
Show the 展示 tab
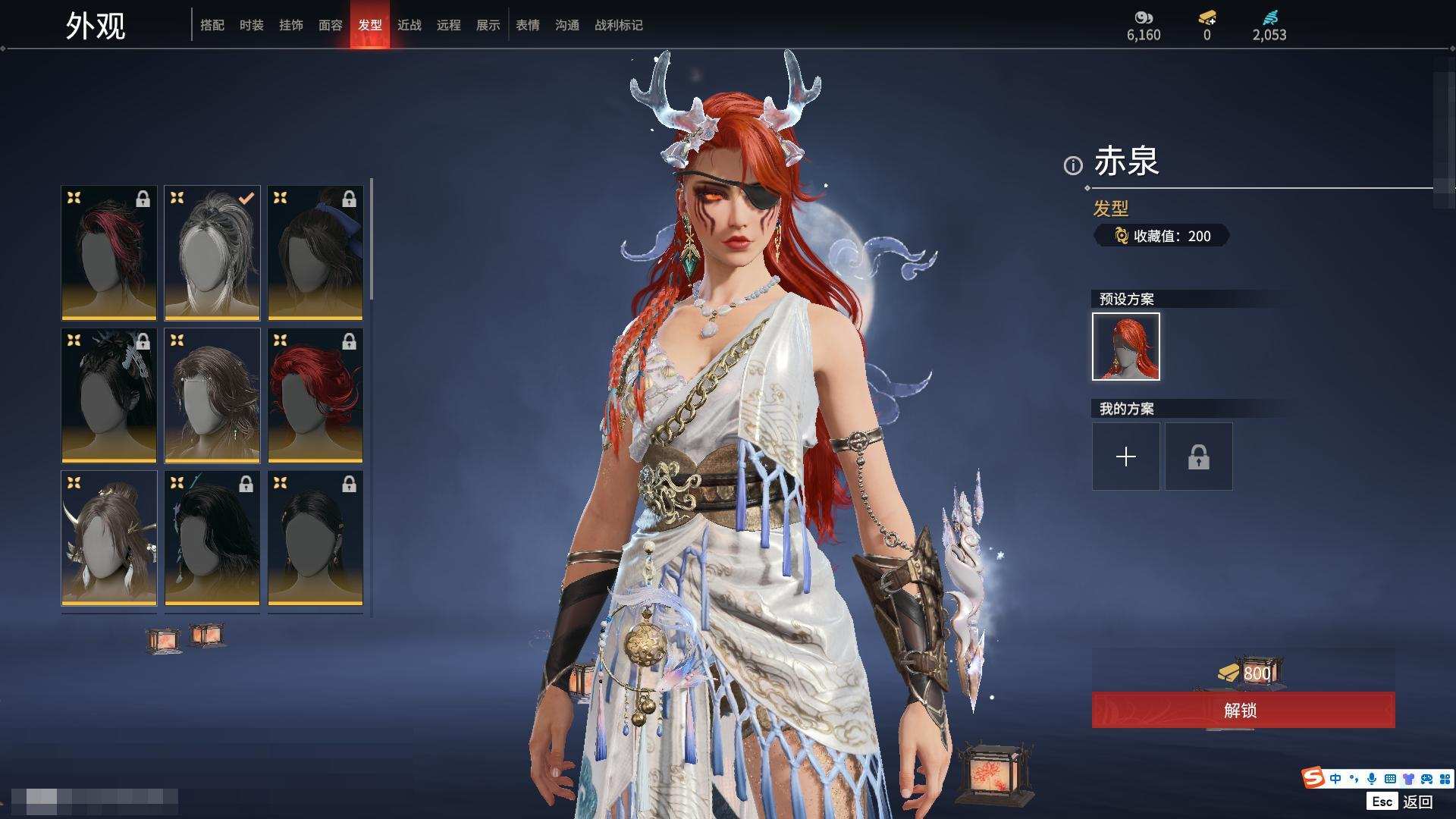tap(488, 25)
